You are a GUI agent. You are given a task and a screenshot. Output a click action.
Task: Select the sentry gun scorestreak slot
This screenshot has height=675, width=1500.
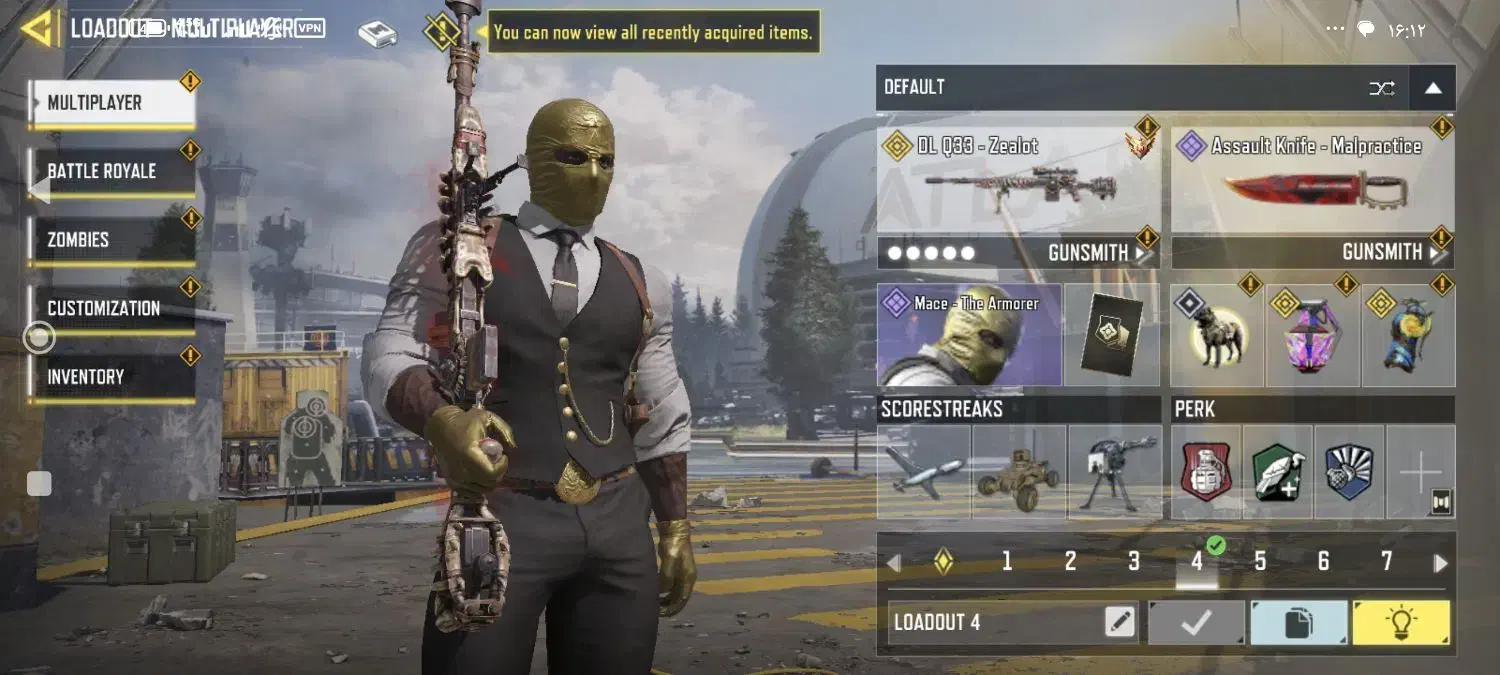pyautogui.click(x=1114, y=472)
